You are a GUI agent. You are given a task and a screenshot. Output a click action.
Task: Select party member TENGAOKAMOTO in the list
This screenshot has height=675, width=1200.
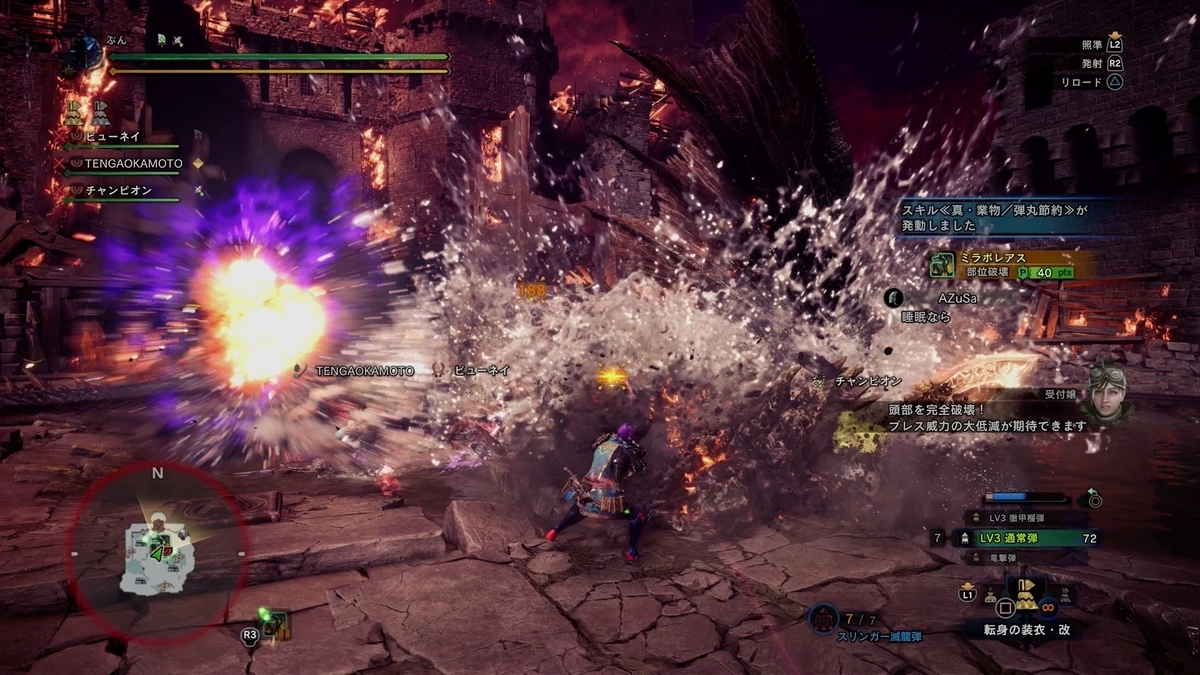coord(132,163)
